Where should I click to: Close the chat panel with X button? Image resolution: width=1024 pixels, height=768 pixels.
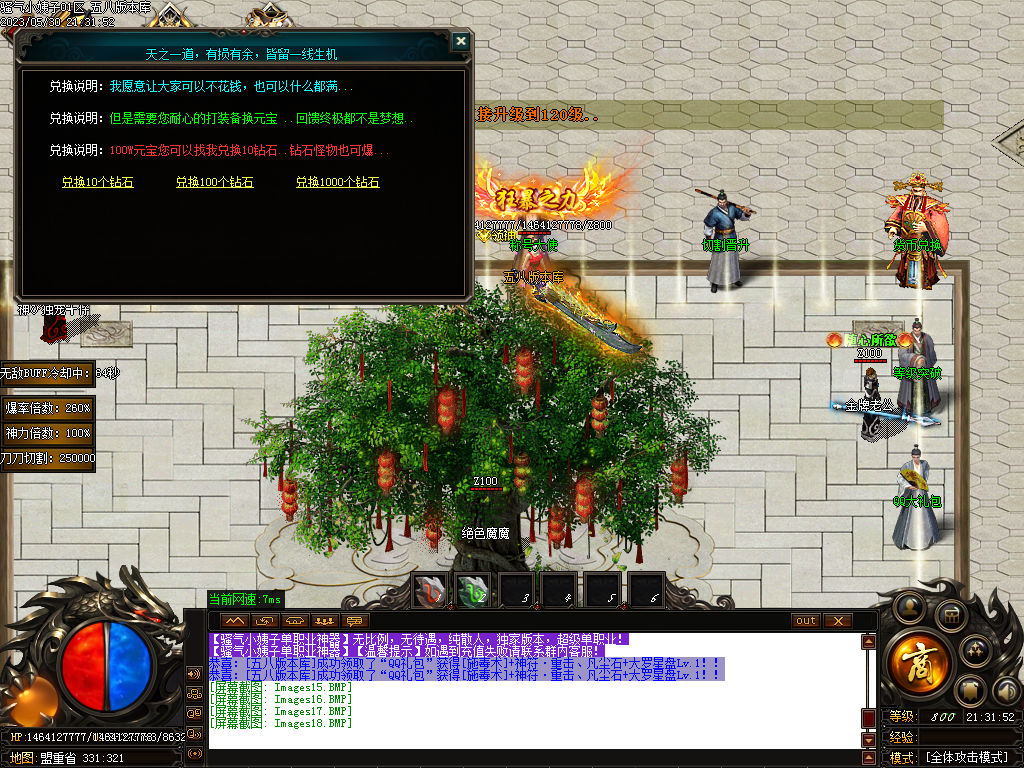(837, 621)
